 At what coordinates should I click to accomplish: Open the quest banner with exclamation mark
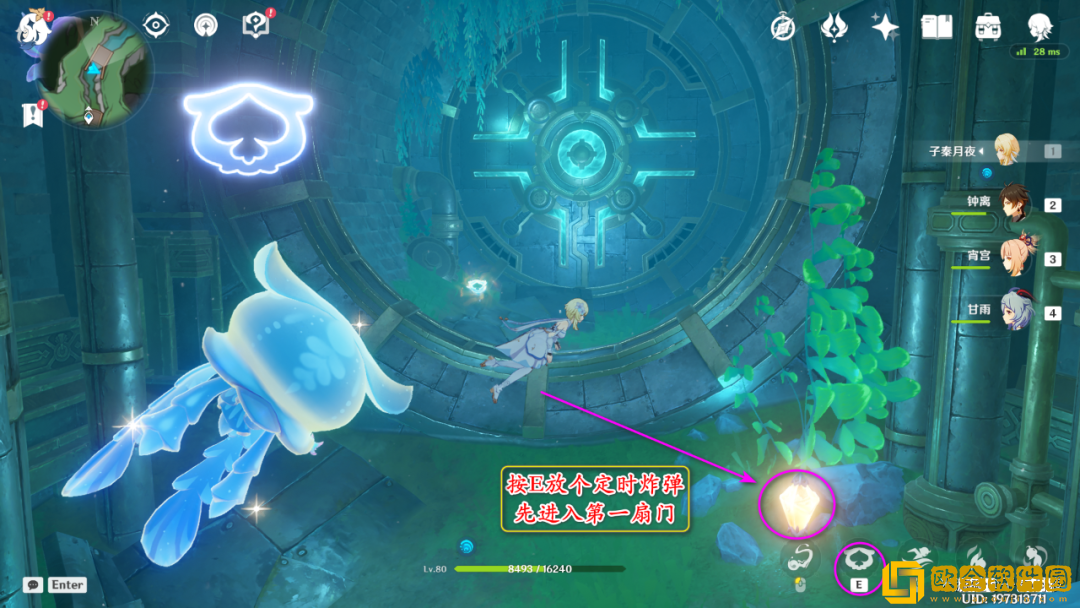[x=32, y=114]
